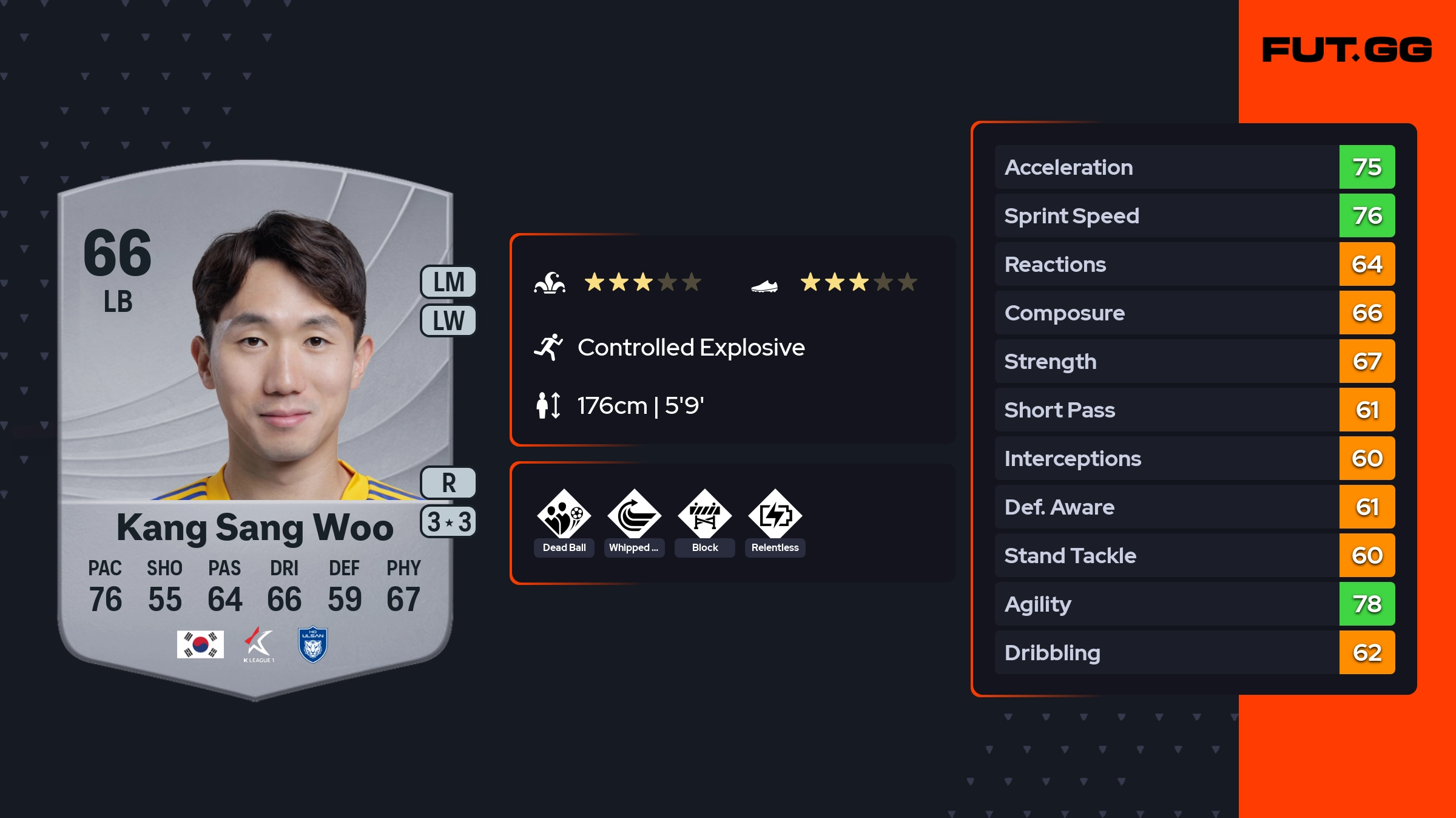Click the Acceleration stat row
This screenshot has height=818, width=1456.
tap(1195, 167)
